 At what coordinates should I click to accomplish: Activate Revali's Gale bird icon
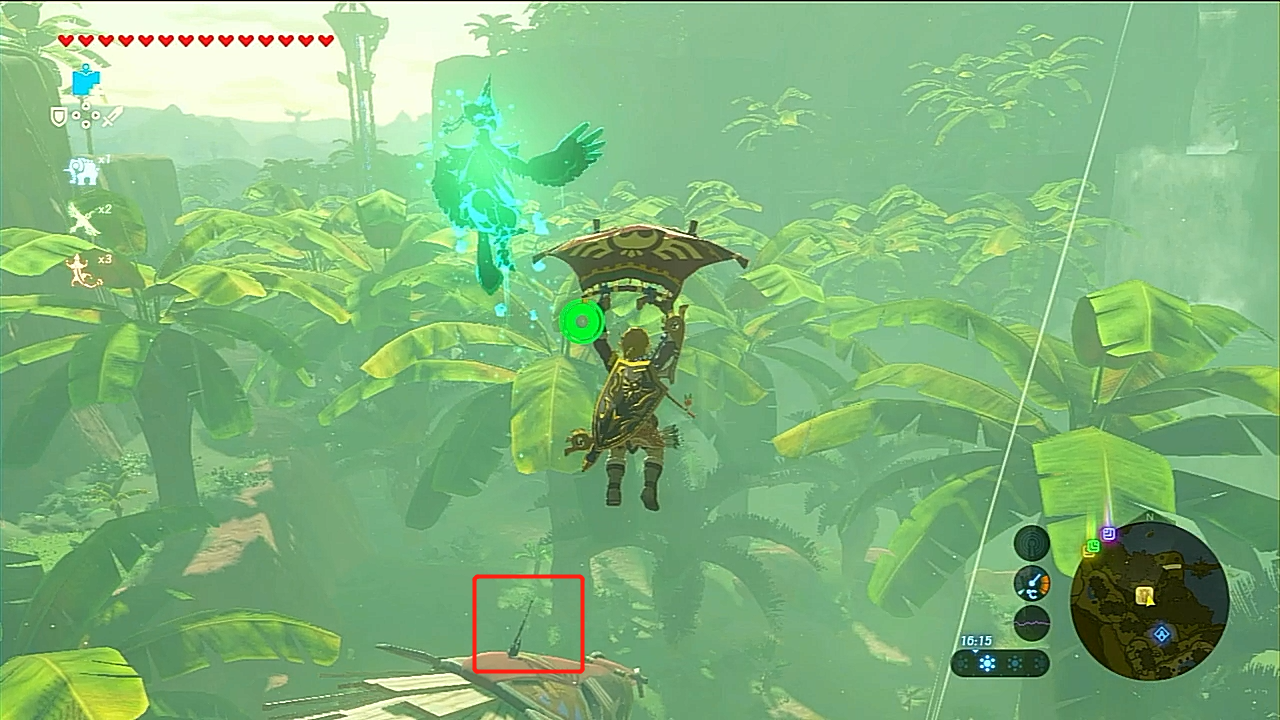(82, 220)
